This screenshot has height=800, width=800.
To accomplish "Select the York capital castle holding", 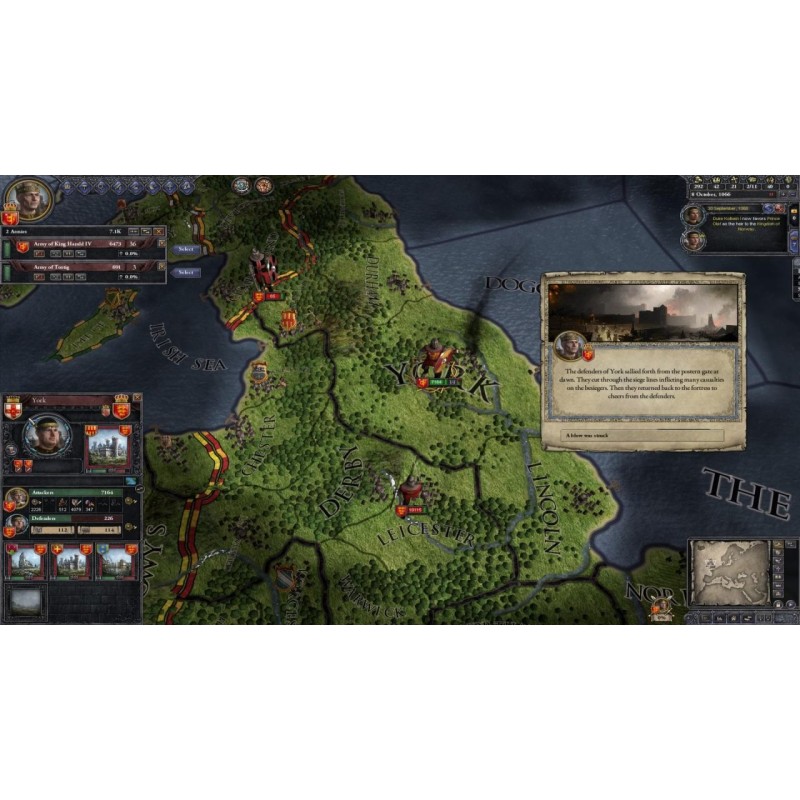I will click(x=110, y=445).
